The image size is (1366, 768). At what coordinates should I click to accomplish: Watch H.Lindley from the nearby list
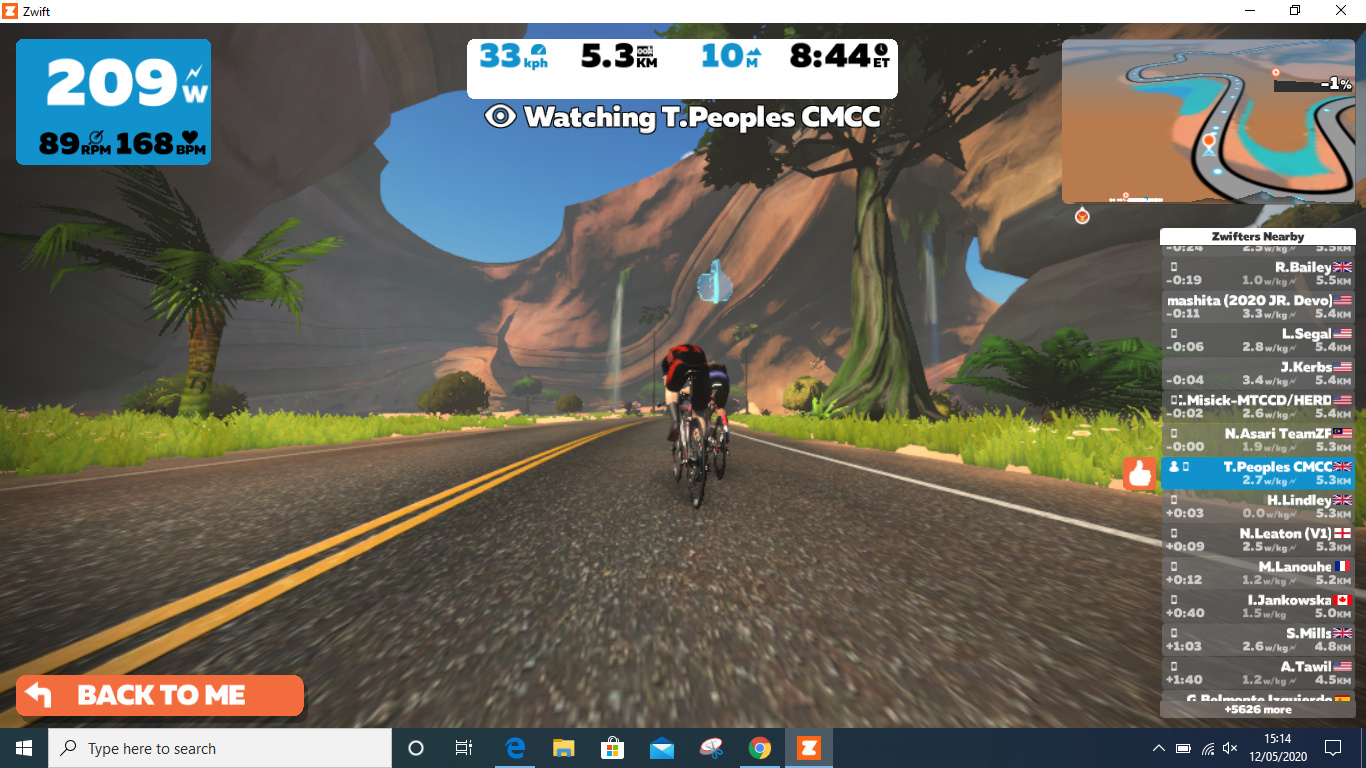click(1258, 506)
